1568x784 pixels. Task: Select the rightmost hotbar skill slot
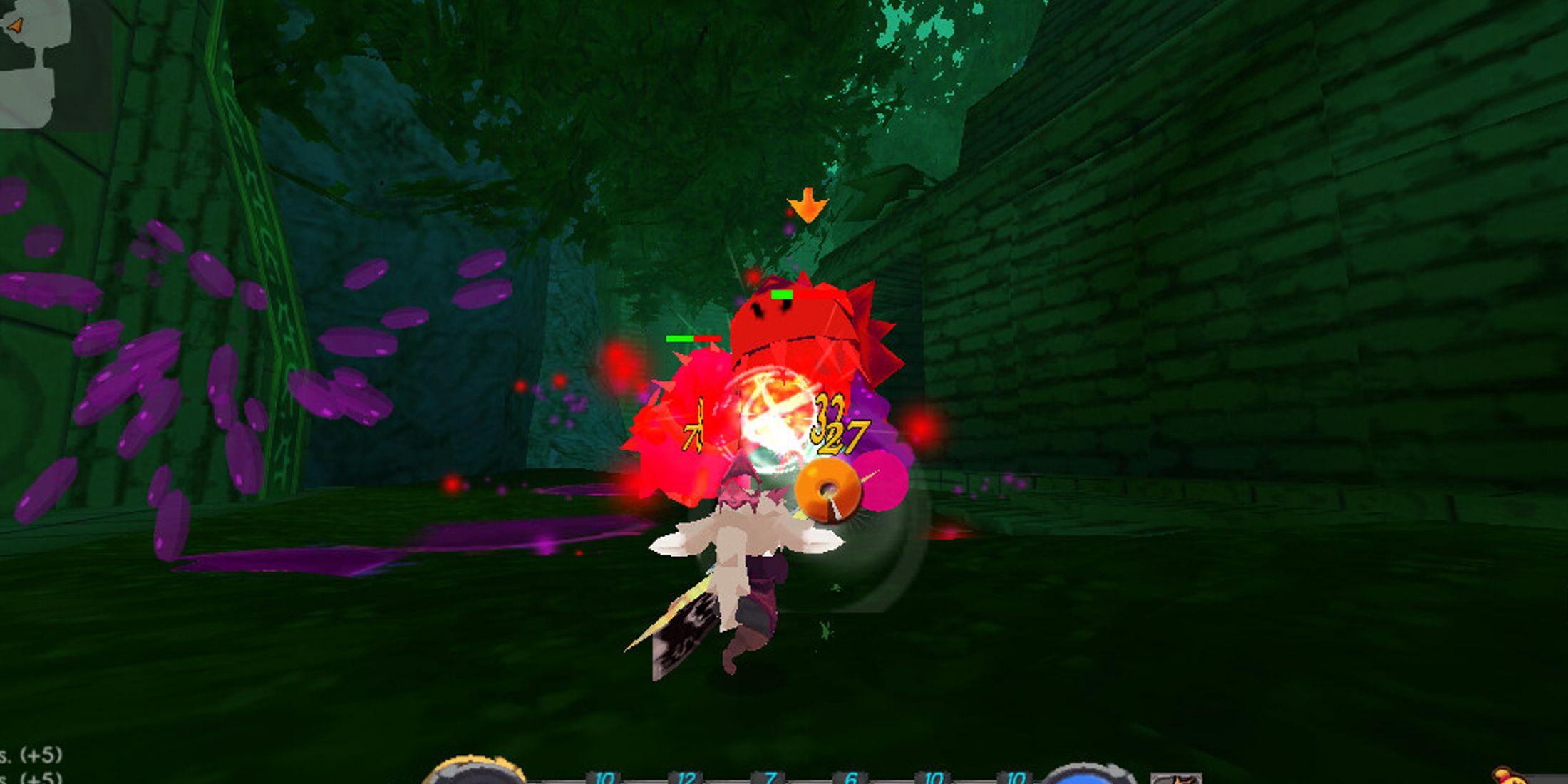(x=1016, y=778)
